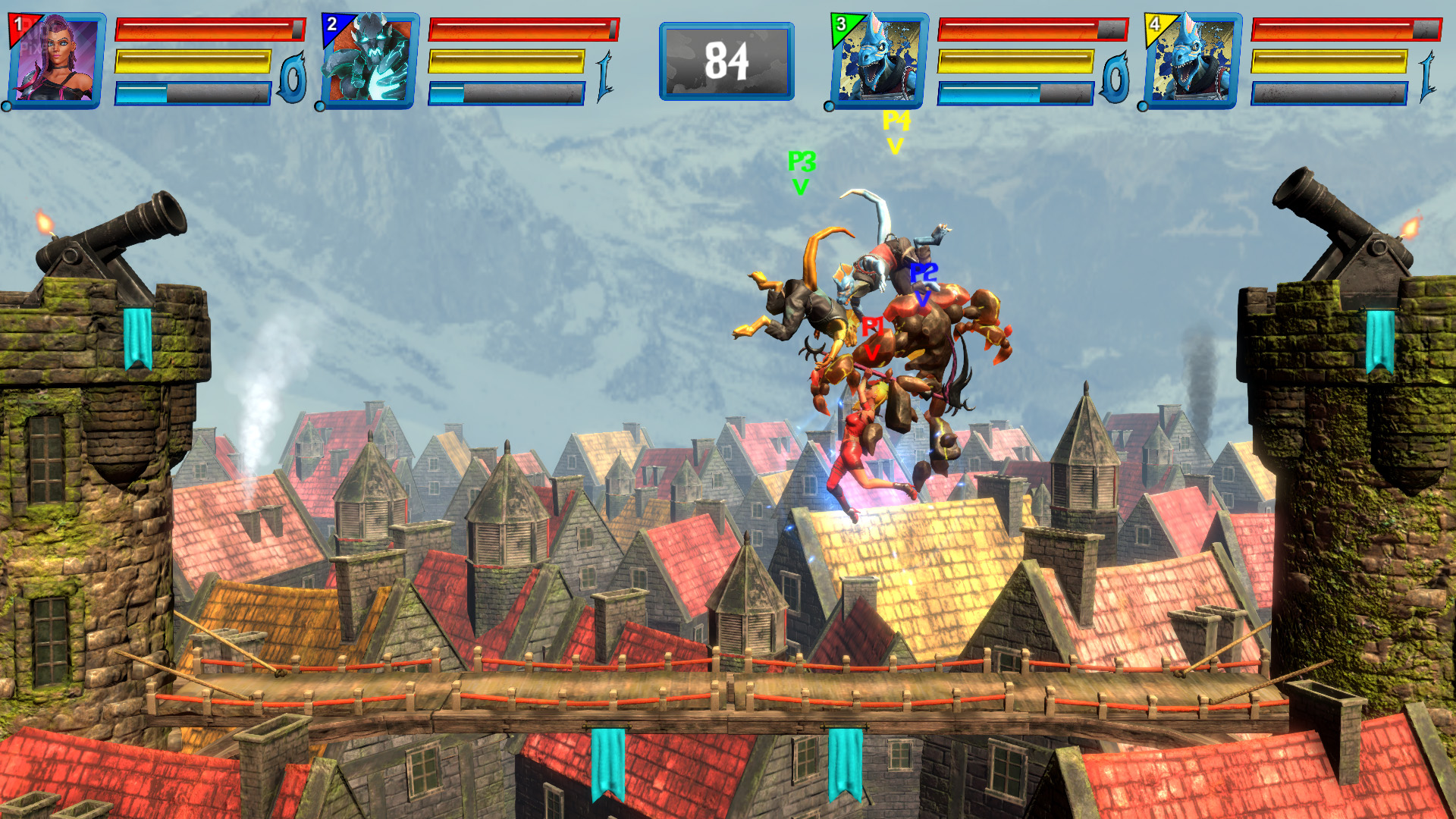Select player 2's glowing ghoul portrait
The image size is (1456, 819).
[x=369, y=61]
